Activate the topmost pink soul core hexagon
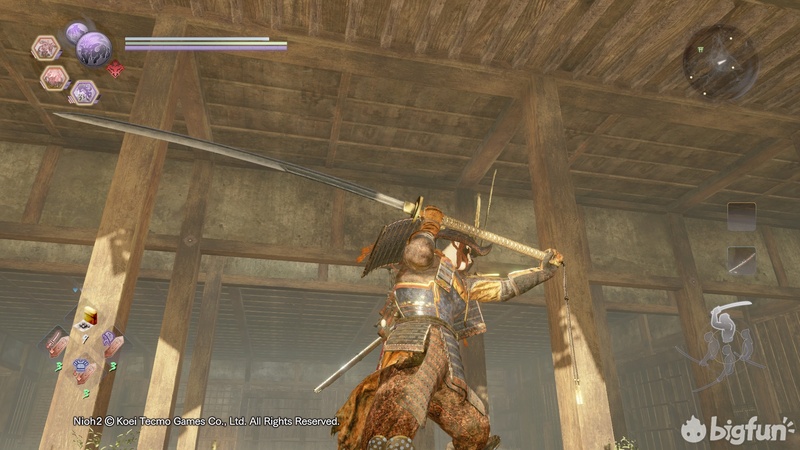800x450 pixels. click(x=46, y=47)
